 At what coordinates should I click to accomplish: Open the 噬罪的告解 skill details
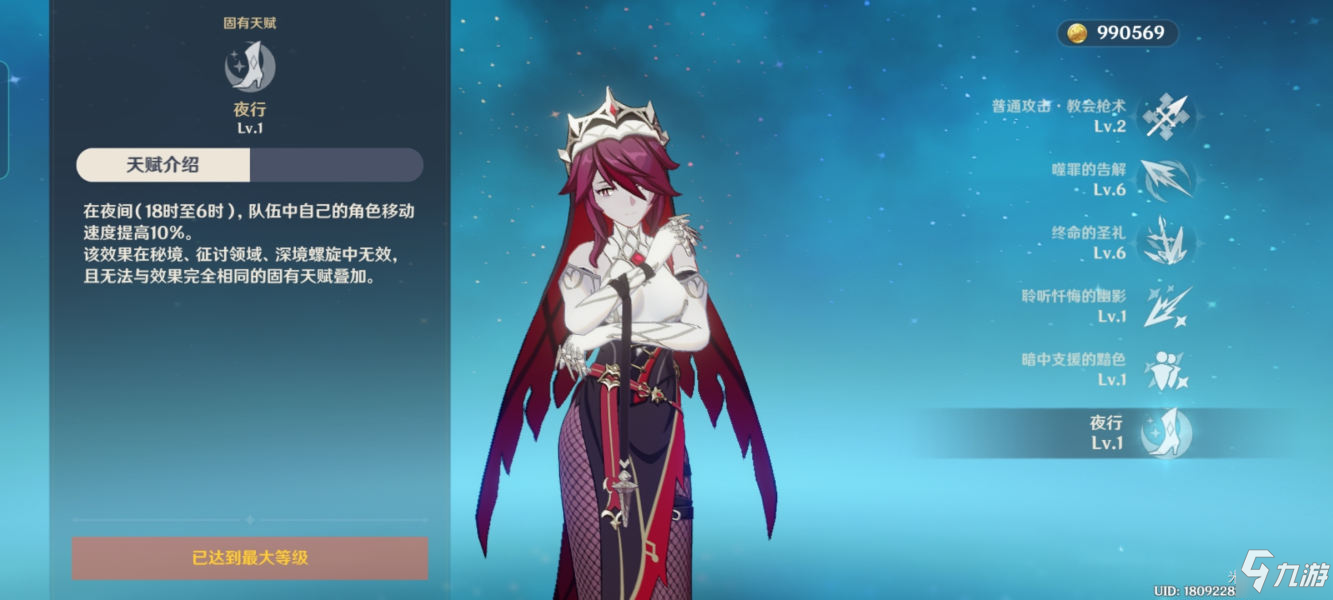click(x=1166, y=179)
